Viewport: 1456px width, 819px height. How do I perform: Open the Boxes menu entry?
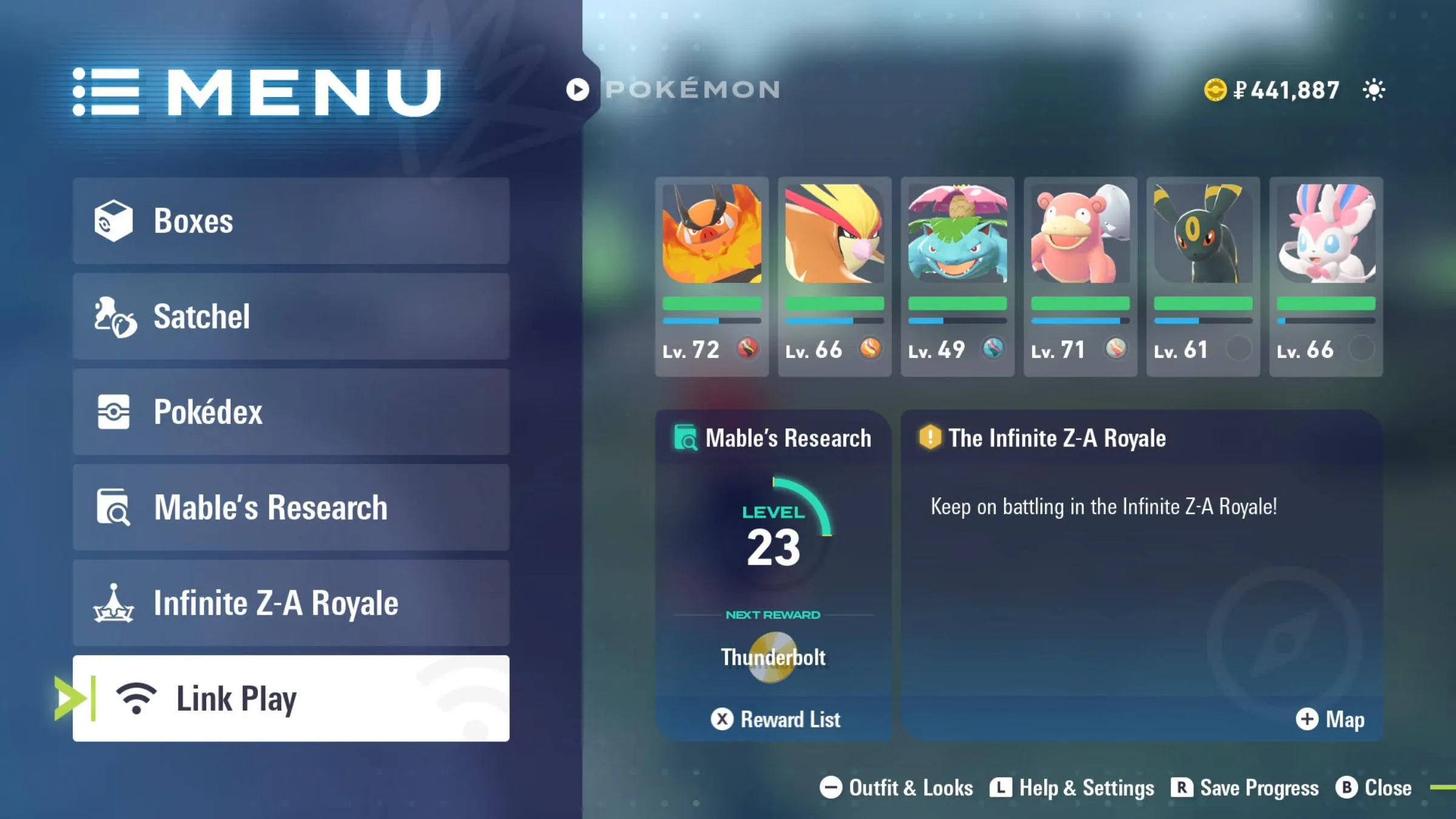coord(291,221)
